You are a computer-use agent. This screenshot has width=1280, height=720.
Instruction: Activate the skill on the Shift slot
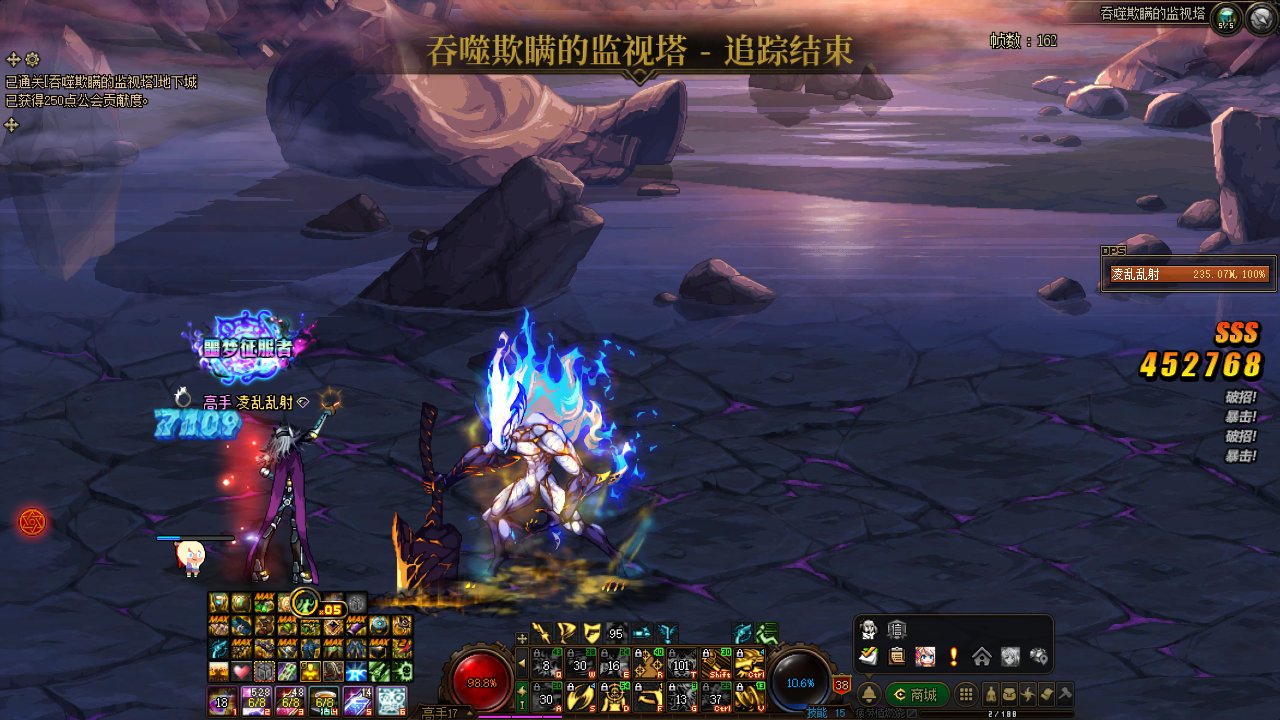[x=716, y=664]
